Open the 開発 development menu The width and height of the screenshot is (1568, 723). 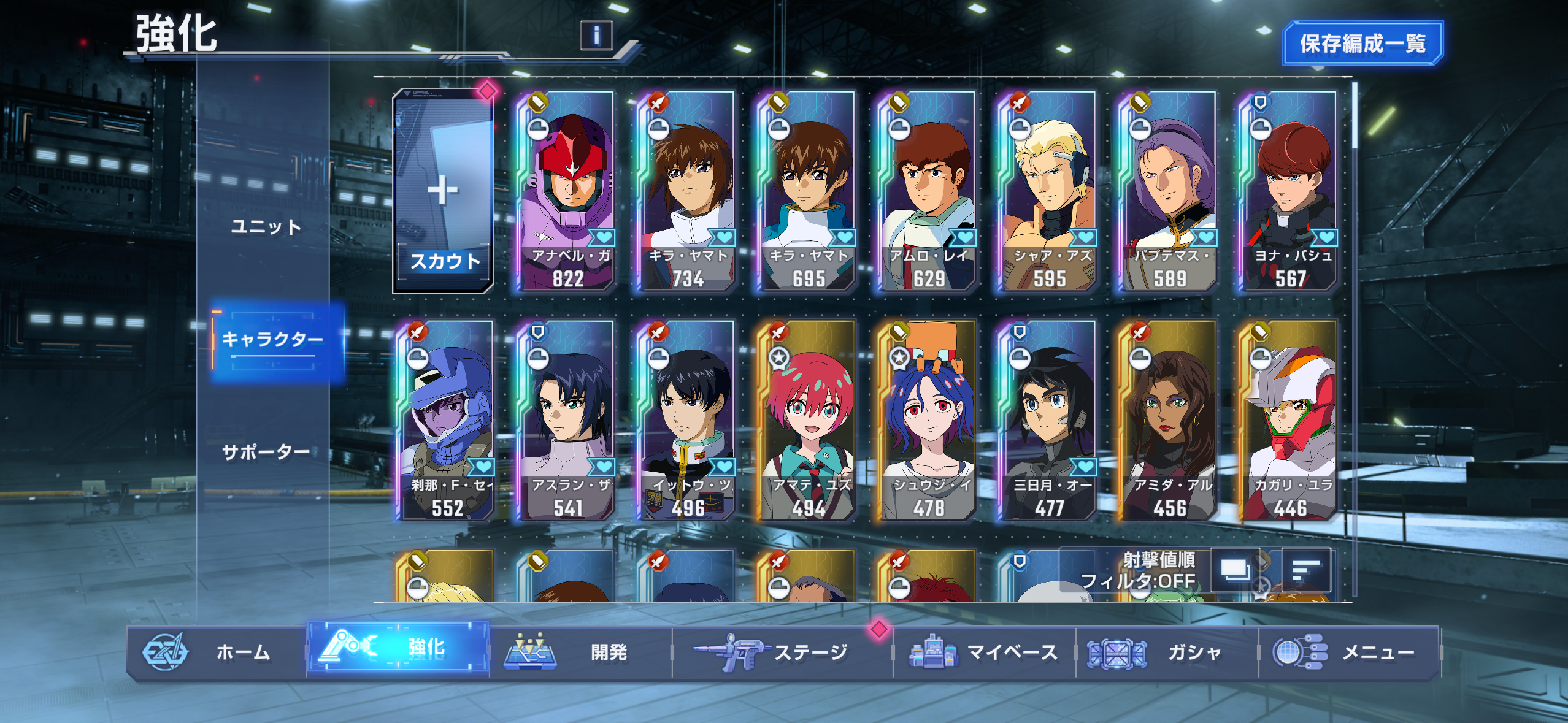tap(580, 652)
